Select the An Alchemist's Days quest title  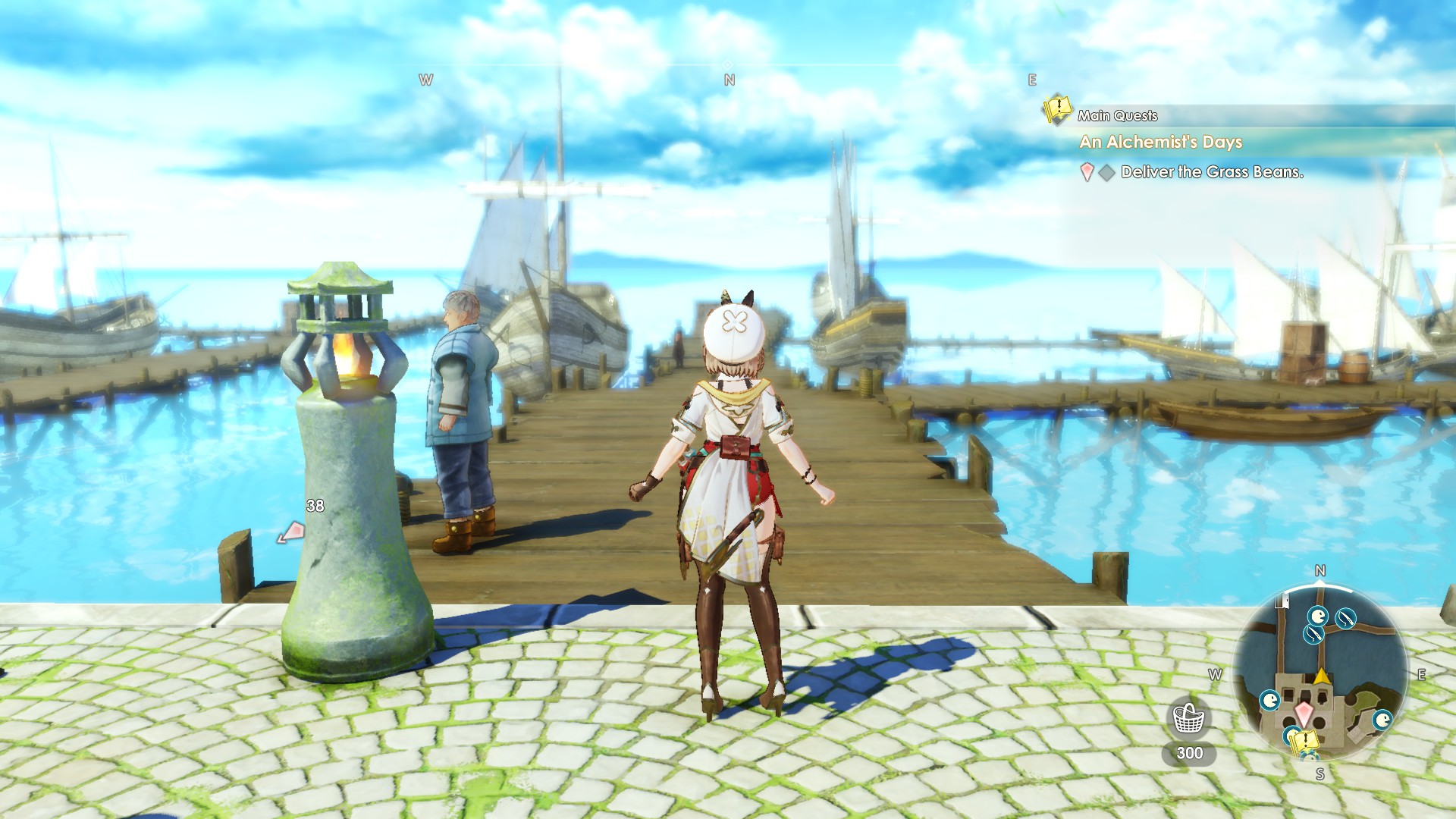(x=1160, y=142)
